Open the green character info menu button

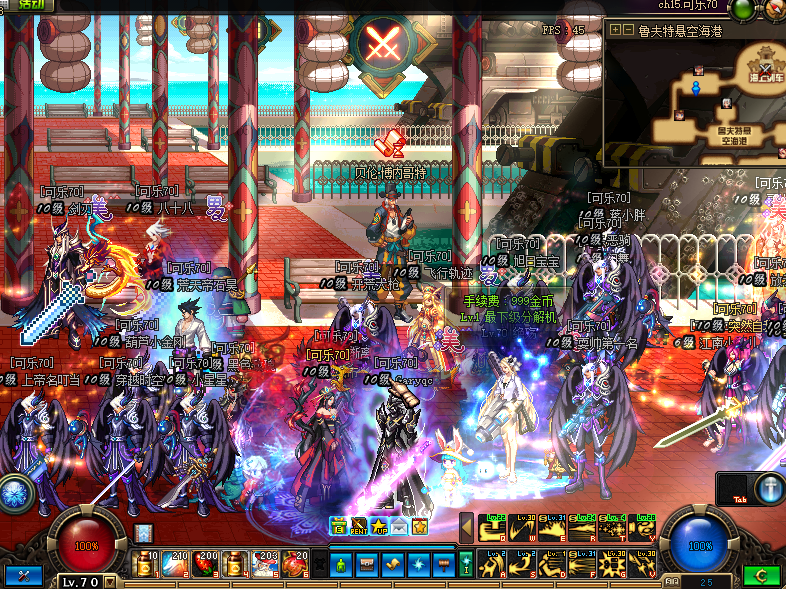(x=342, y=565)
